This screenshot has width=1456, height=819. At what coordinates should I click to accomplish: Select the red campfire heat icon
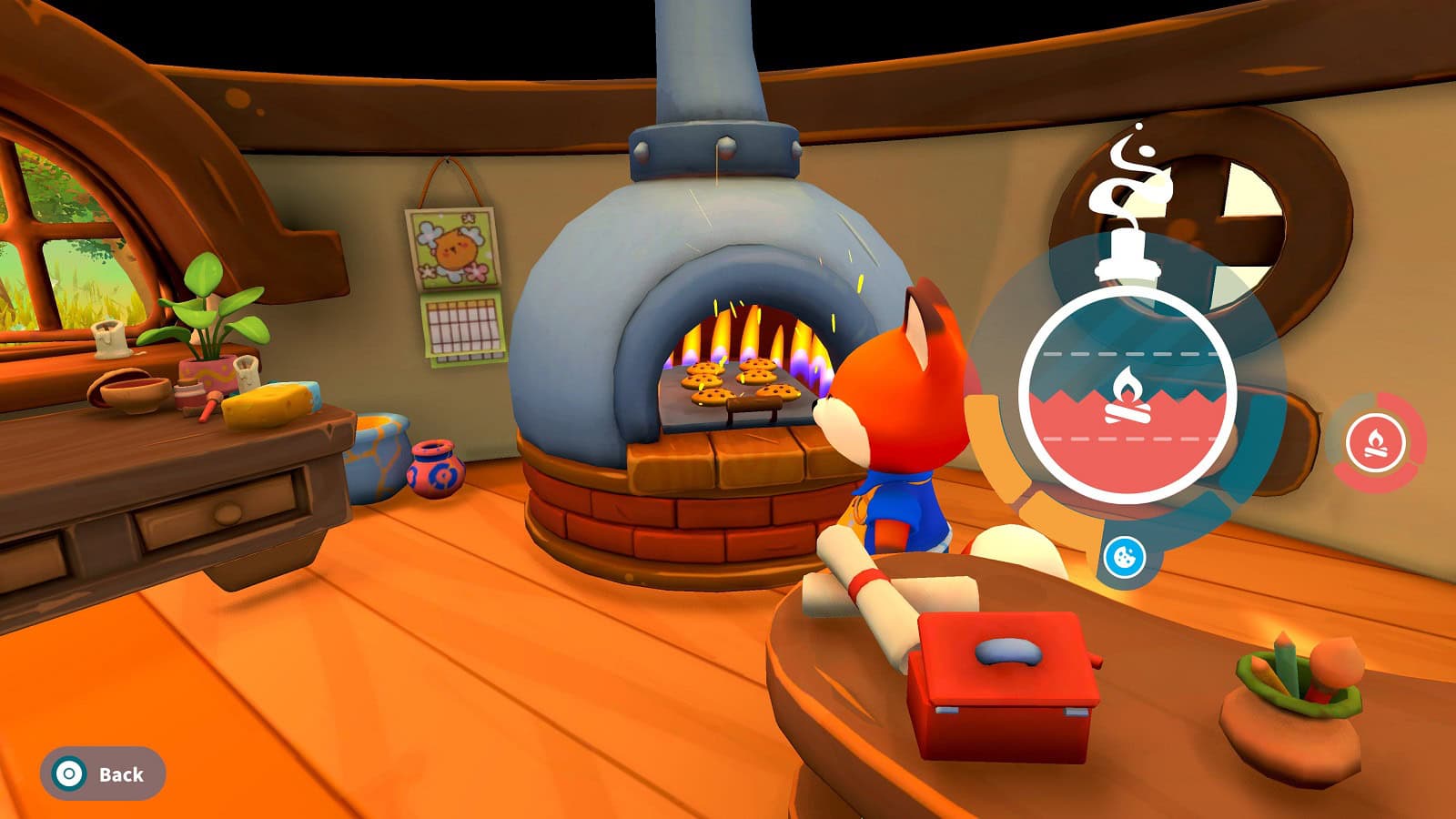click(1375, 443)
